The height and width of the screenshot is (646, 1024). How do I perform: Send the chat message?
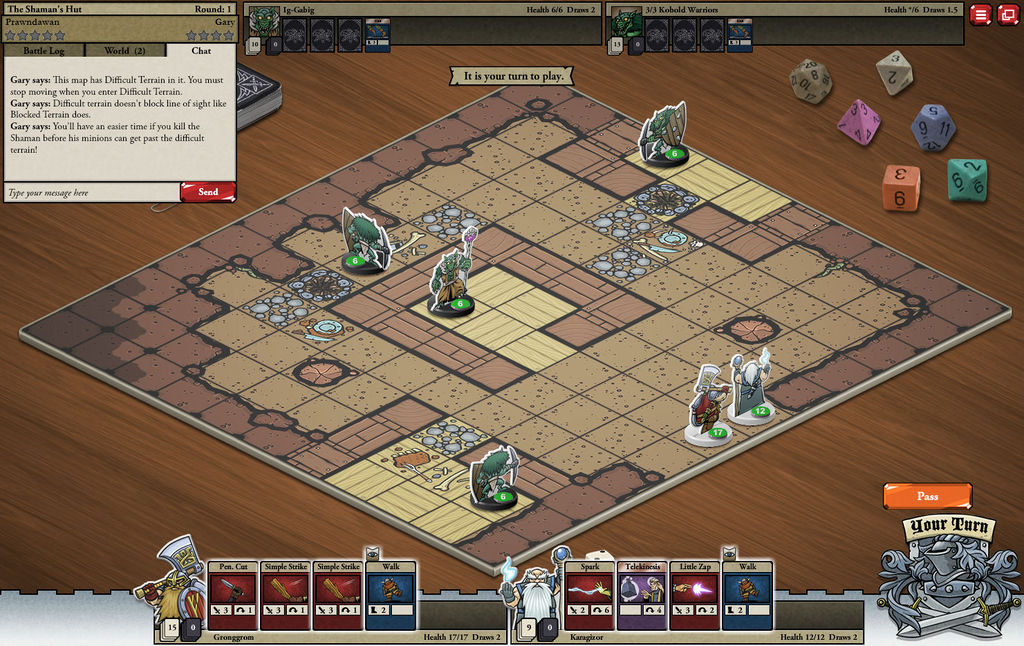click(x=208, y=192)
